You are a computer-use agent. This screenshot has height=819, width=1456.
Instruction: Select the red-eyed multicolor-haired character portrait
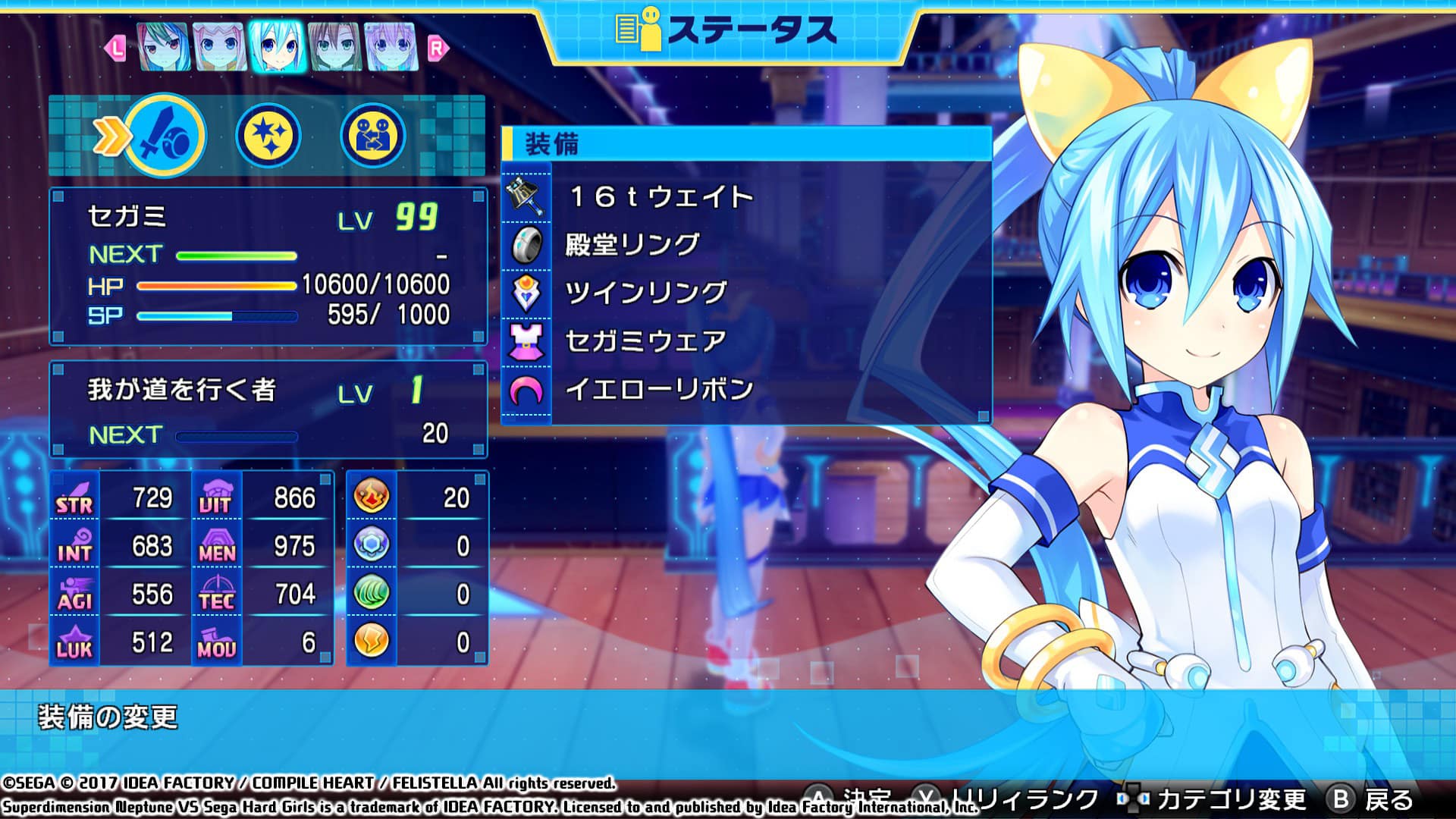pyautogui.click(x=163, y=46)
